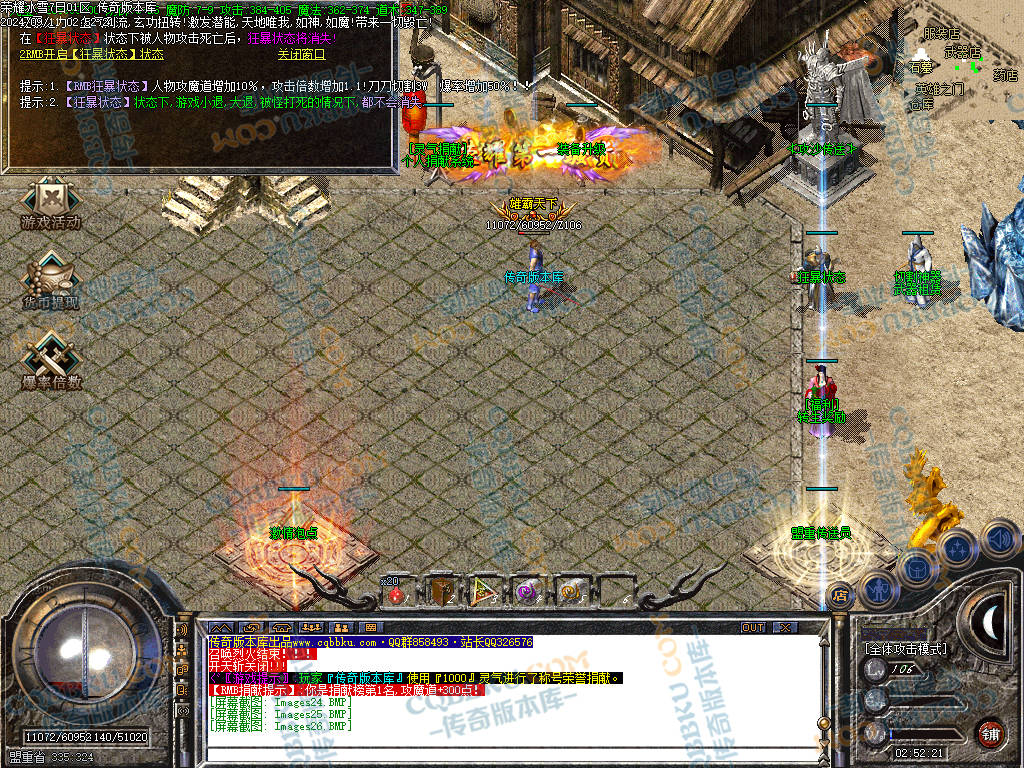Select the brown book item in the hotbar
The width and height of the screenshot is (1024, 768).
(x=441, y=592)
